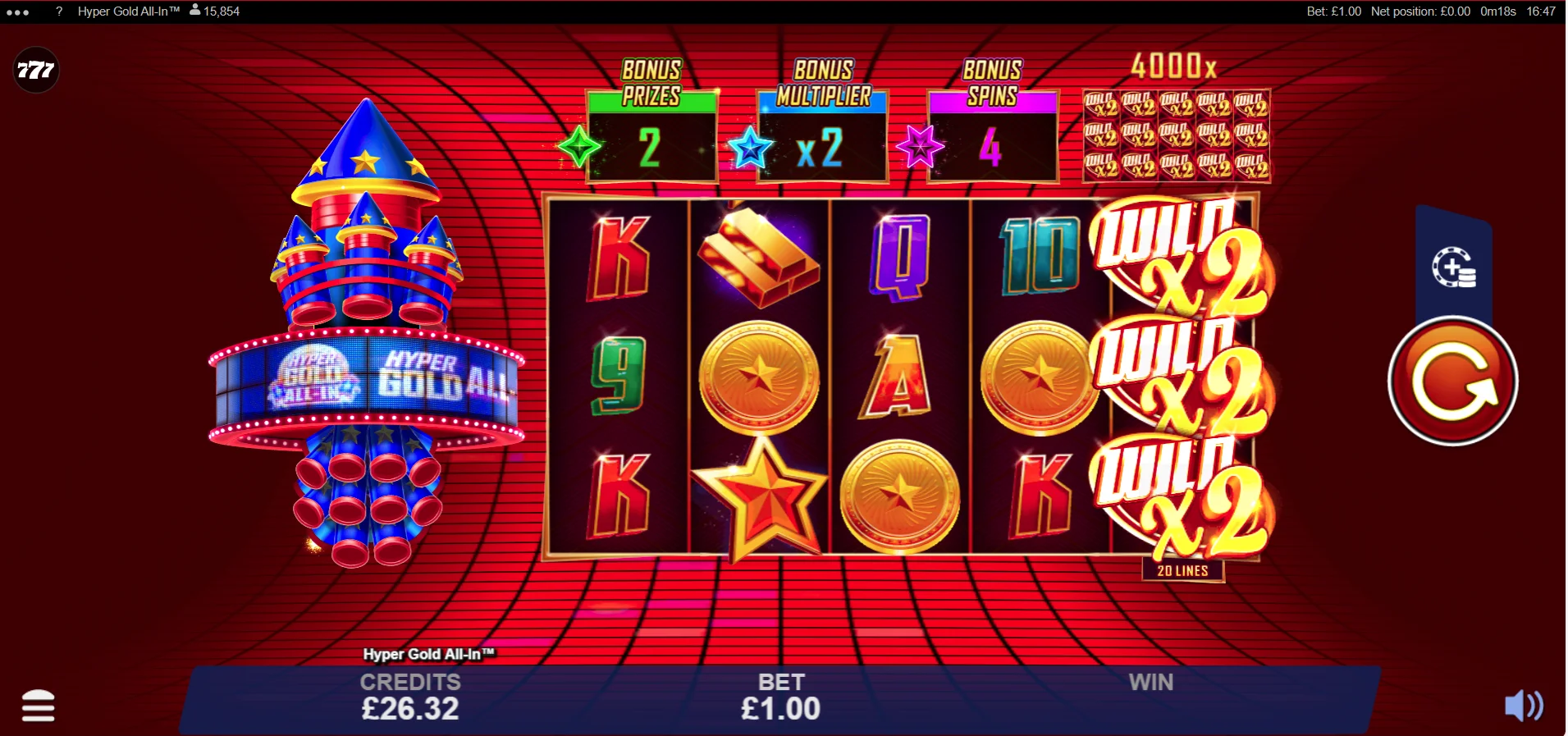This screenshot has width=1568, height=736.
Task: Click the pink star icon beside Bonus Spins
Action: click(921, 145)
